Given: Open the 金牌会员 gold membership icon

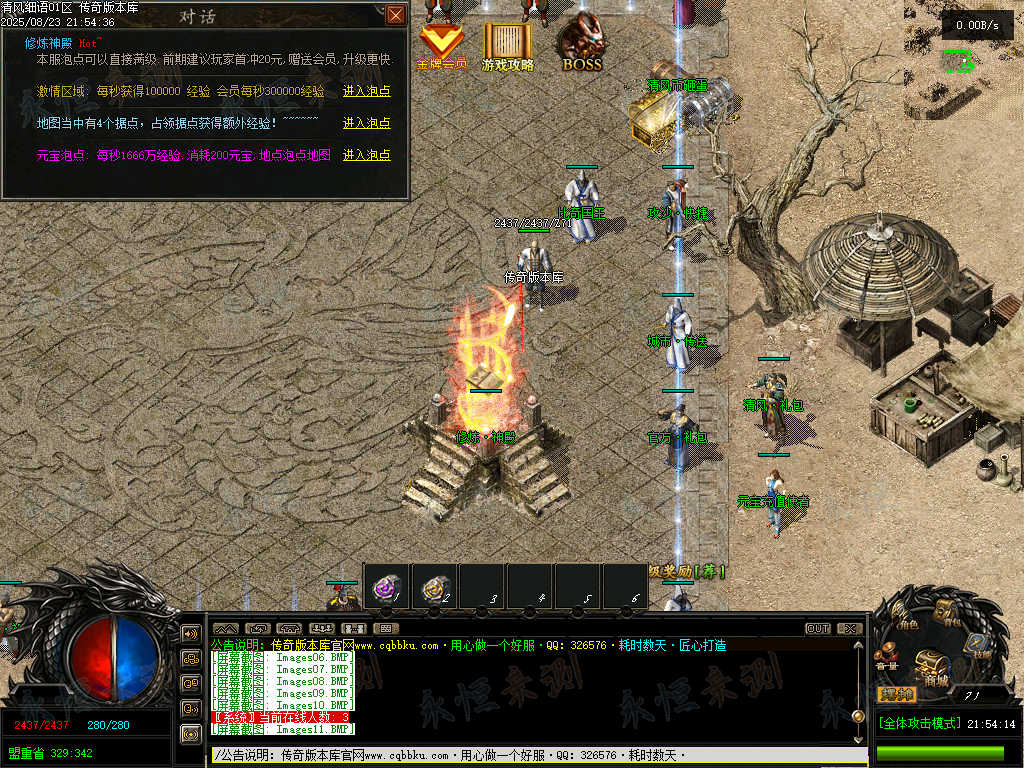Looking at the screenshot, I should tap(441, 45).
